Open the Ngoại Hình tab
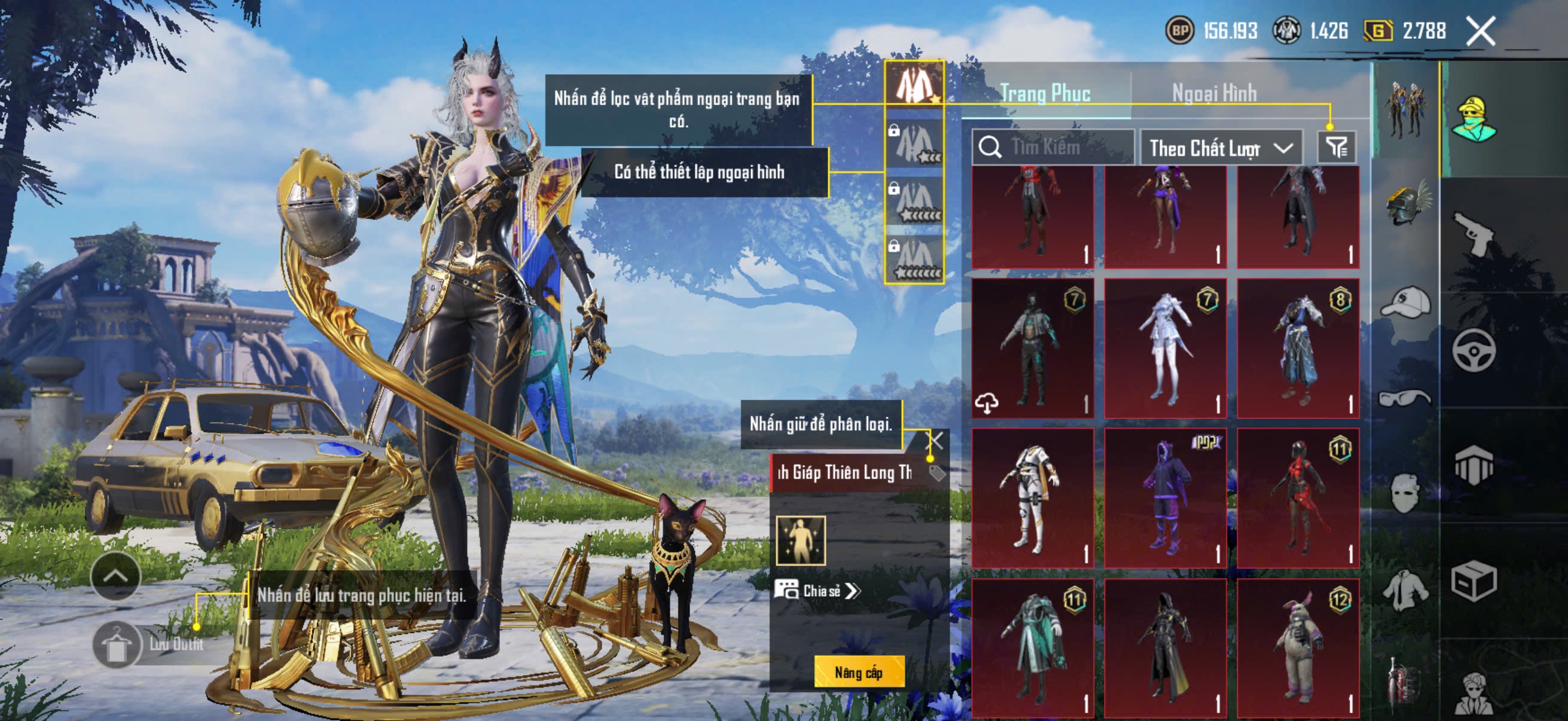Screen dimensions: 1568x721 1215,94
